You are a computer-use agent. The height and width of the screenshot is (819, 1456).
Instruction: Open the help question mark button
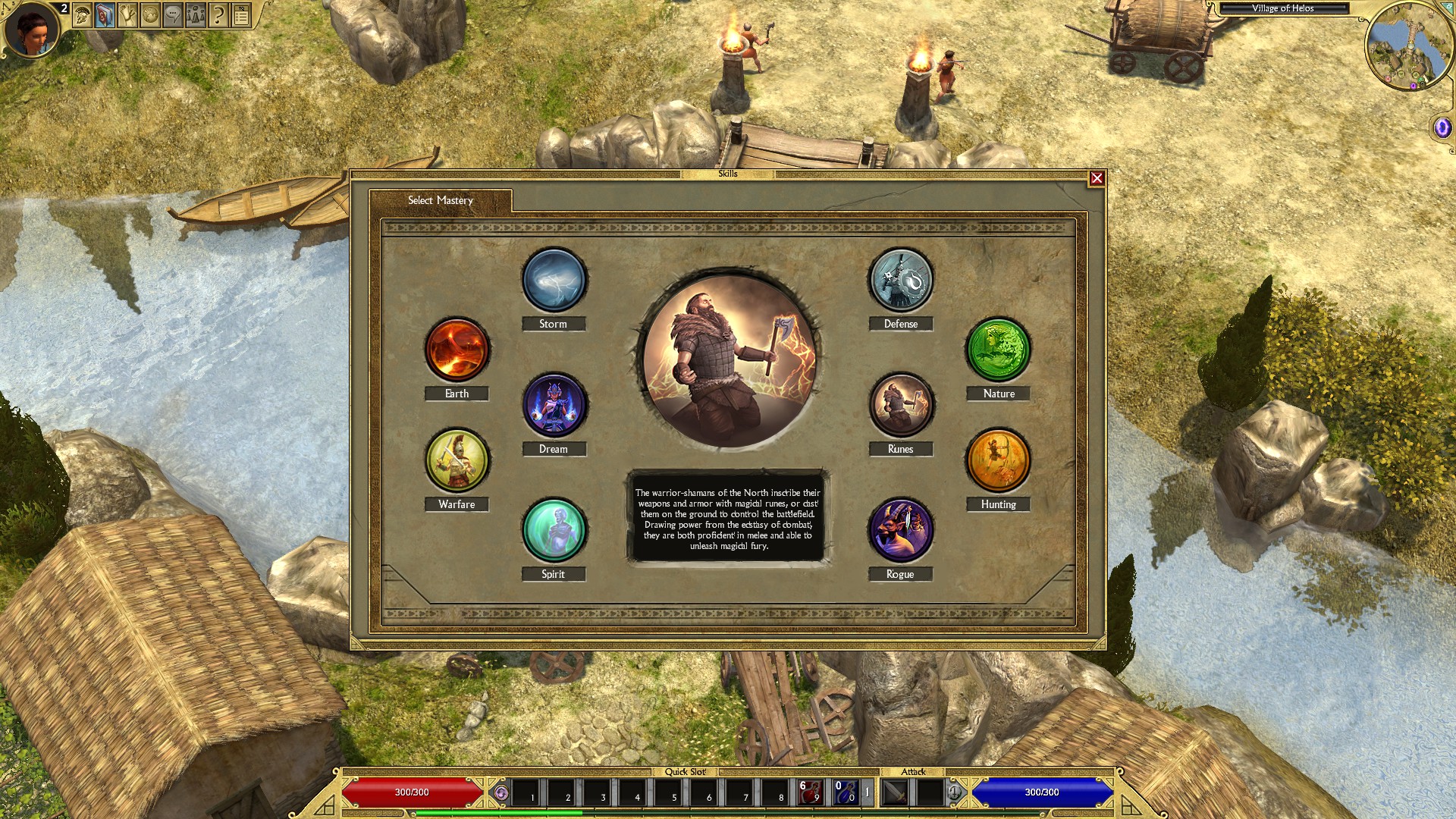coord(218,14)
